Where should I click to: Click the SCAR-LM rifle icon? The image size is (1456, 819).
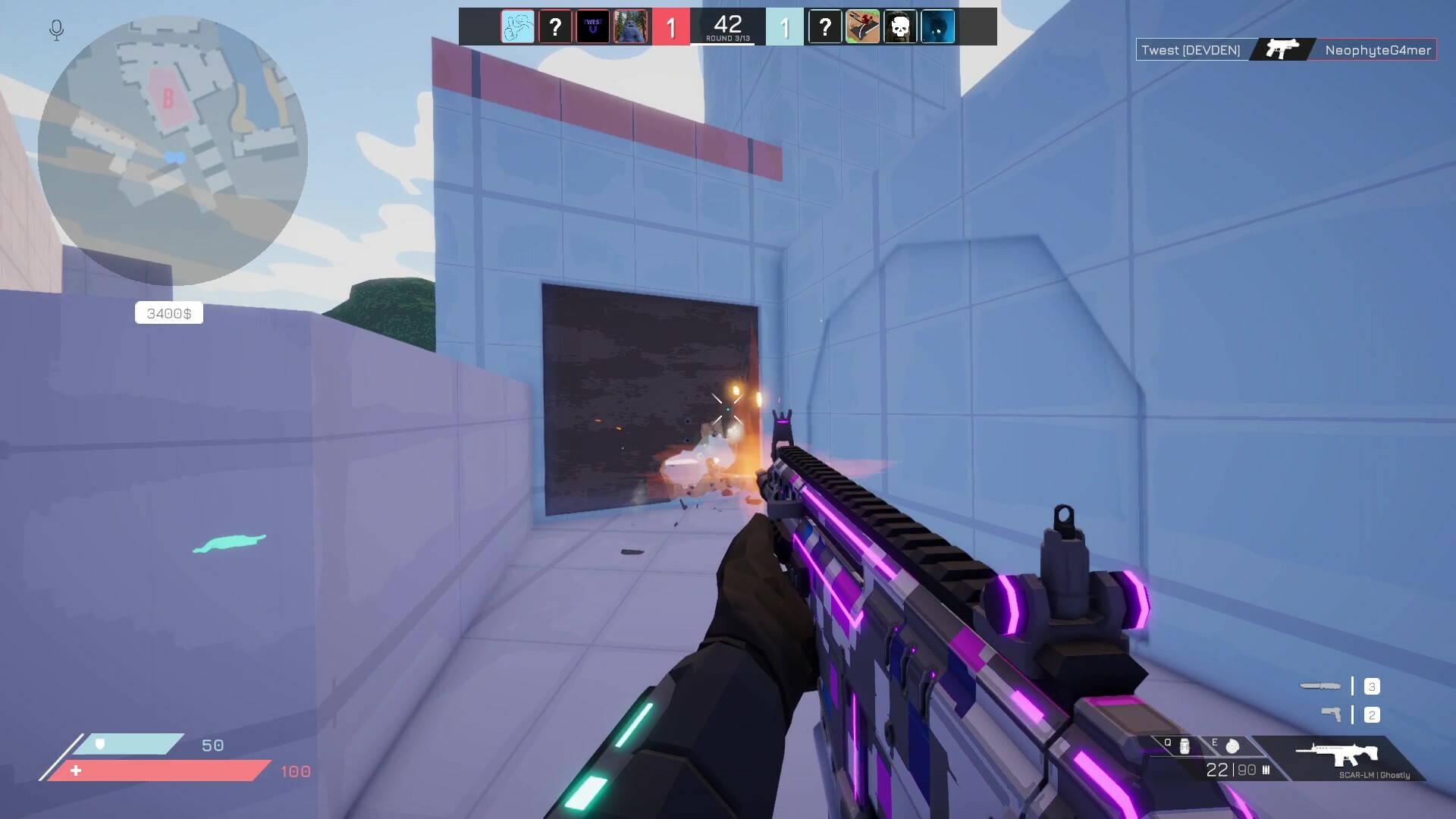point(1337,755)
